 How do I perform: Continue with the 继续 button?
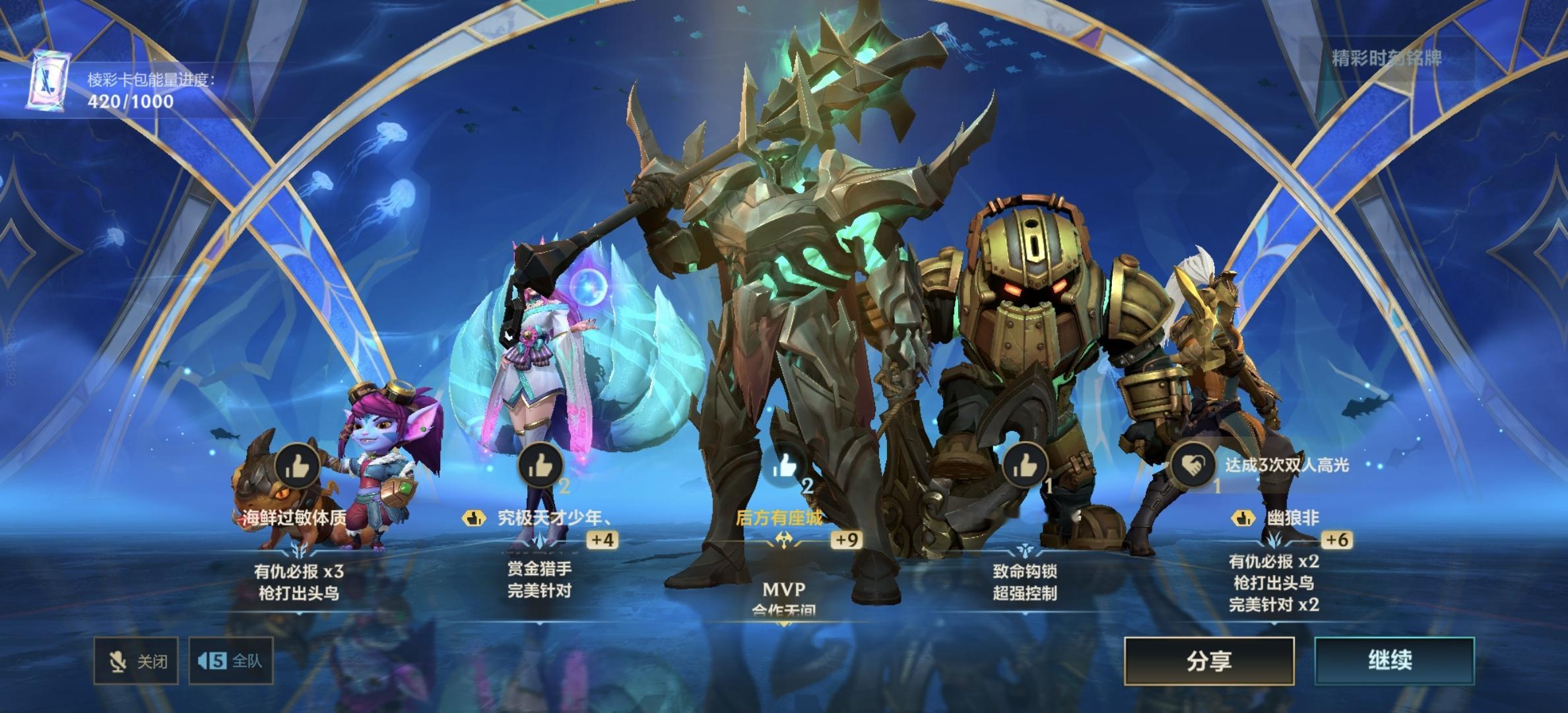1394,661
